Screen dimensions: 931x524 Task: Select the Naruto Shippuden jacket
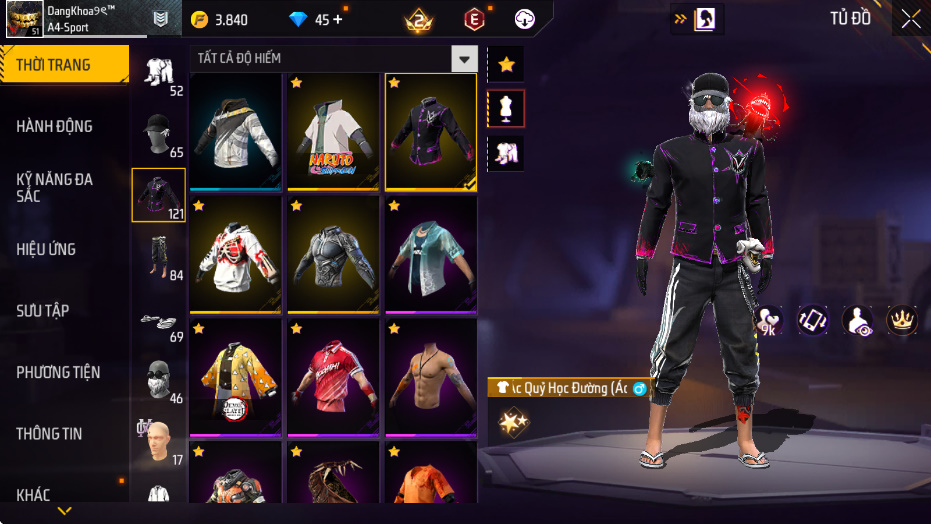coord(333,132)
